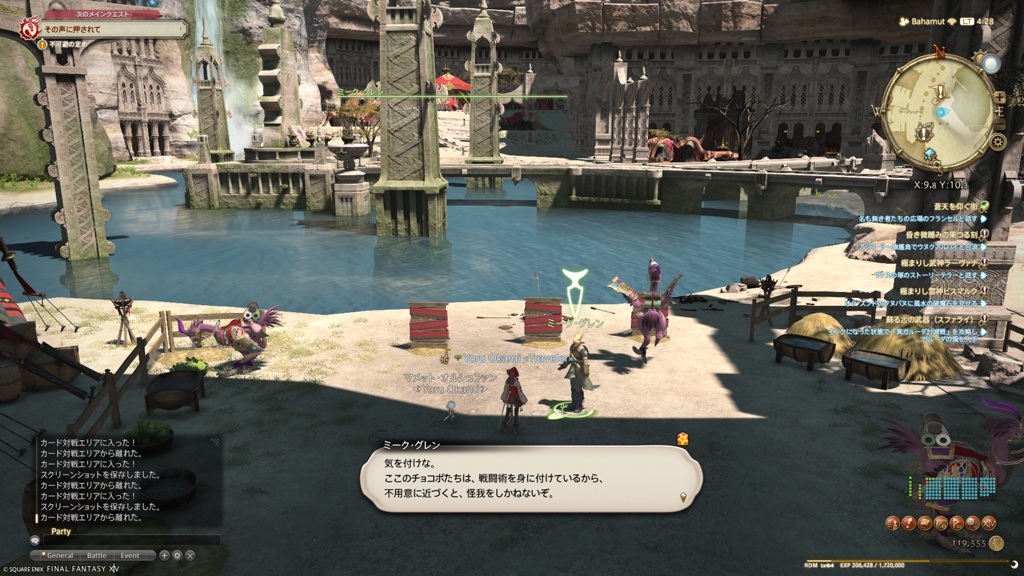1024x576 pixels.
Task: Open the minimap
Action: tap(938, 112)
